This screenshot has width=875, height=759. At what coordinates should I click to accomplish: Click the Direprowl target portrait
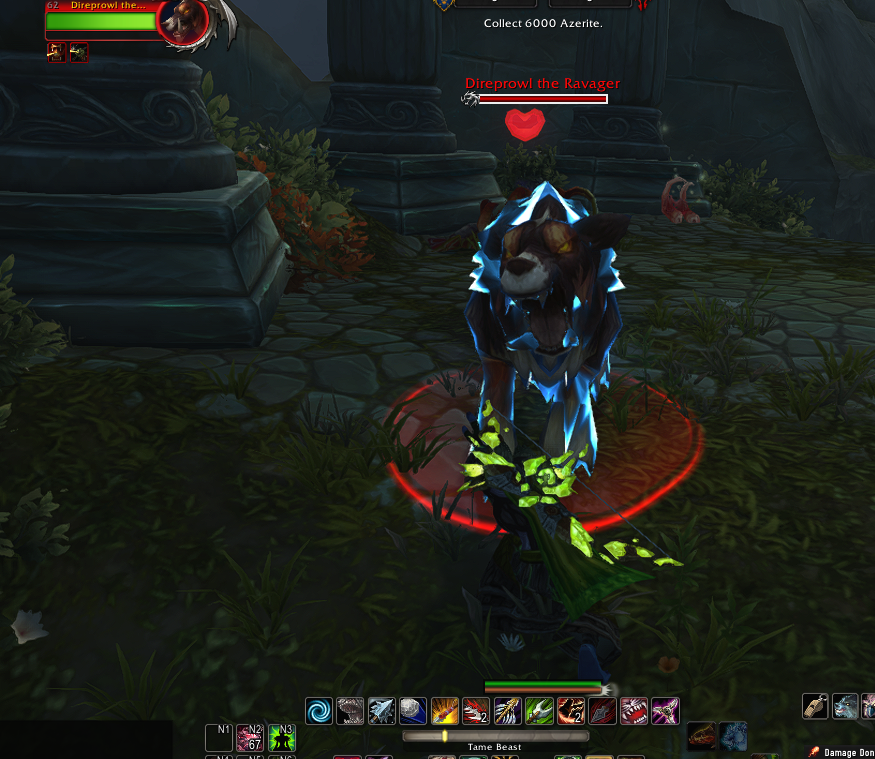pyautogui.click(x=184, y=20)
